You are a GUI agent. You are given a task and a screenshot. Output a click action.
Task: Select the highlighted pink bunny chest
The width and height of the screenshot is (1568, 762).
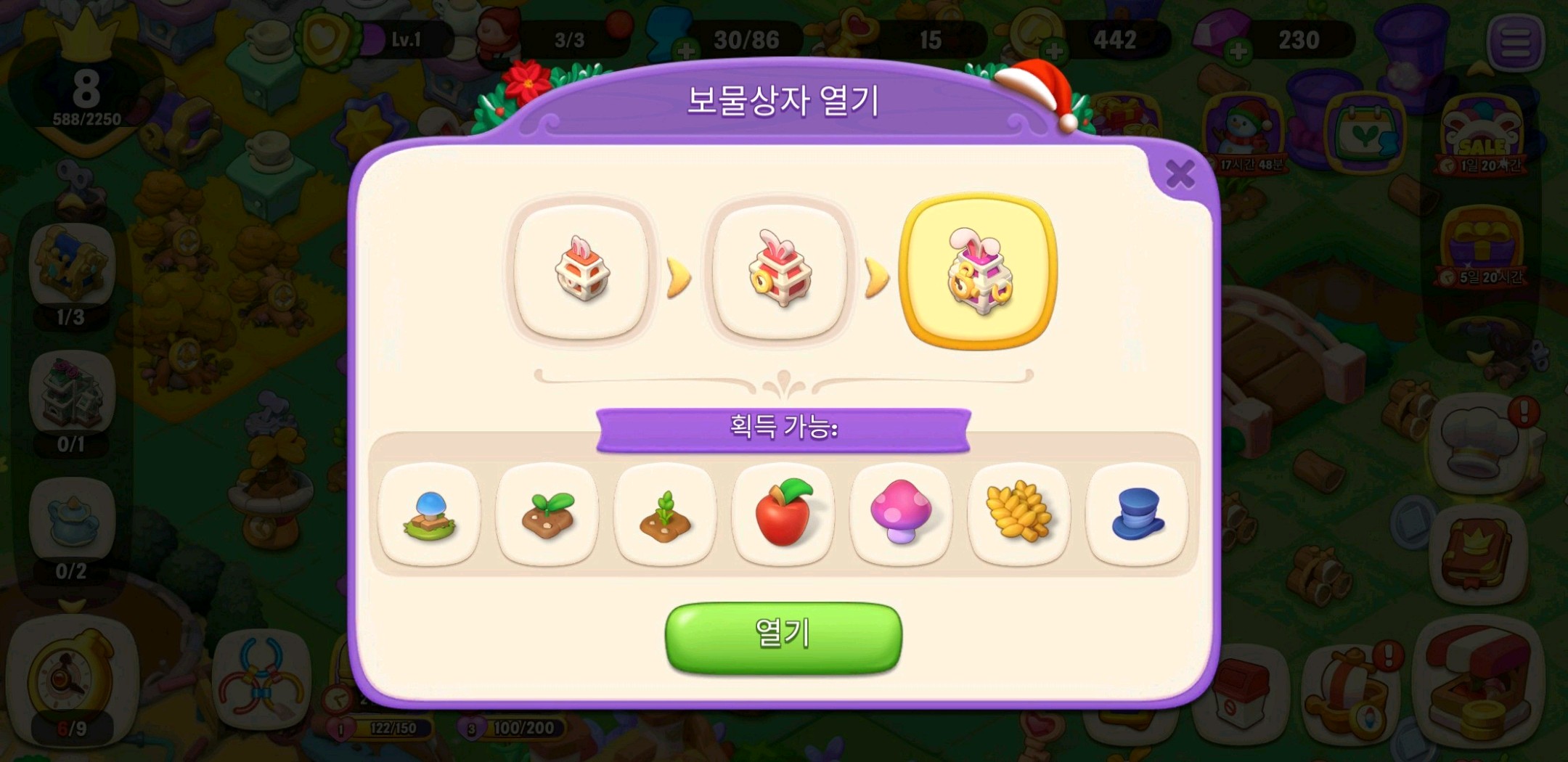coord(978,271)
